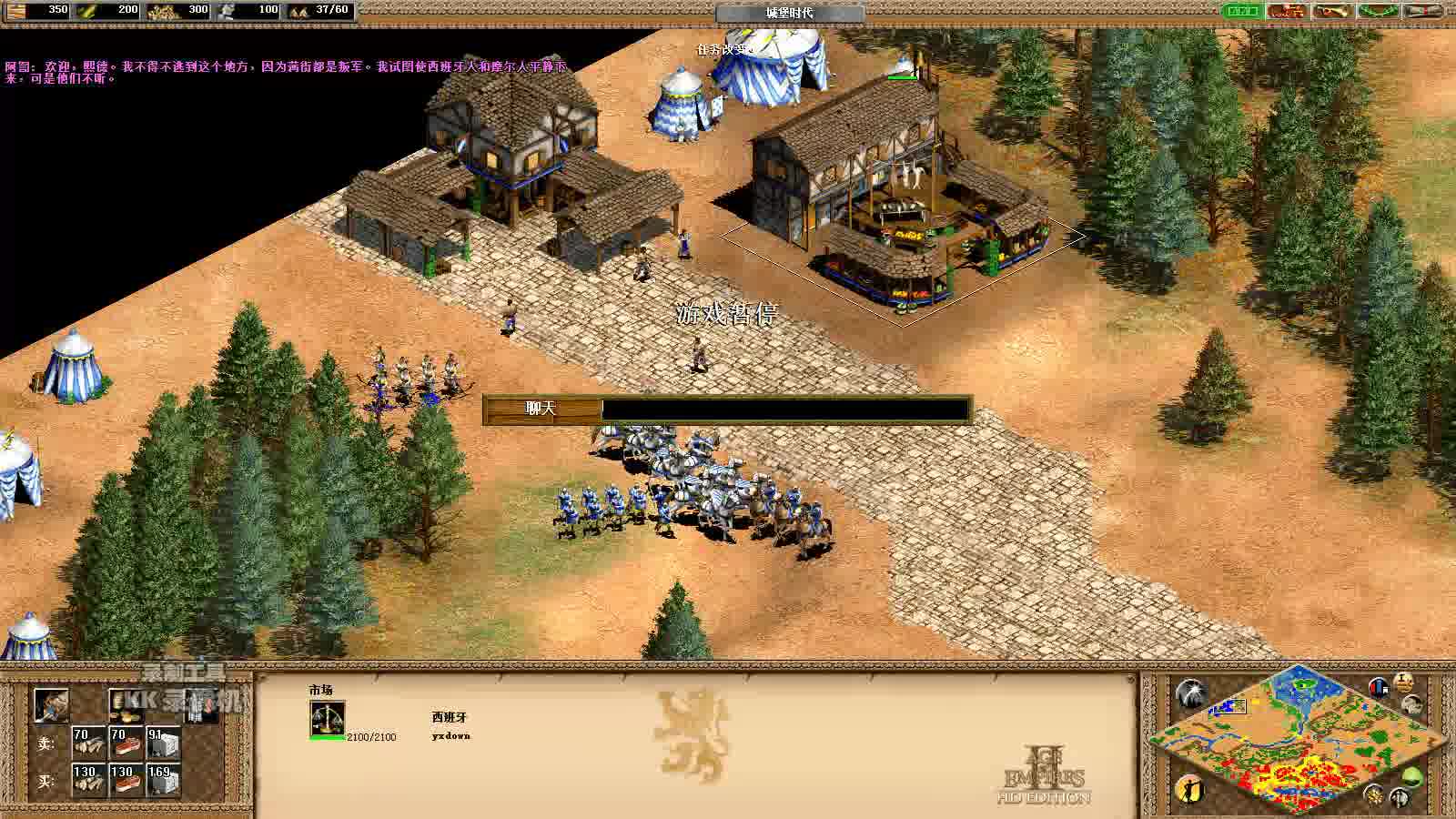The height and width of the screenshot is (819, 1456).
Task: Select the market portrait icon in info panel
Action: pos(327,719)
